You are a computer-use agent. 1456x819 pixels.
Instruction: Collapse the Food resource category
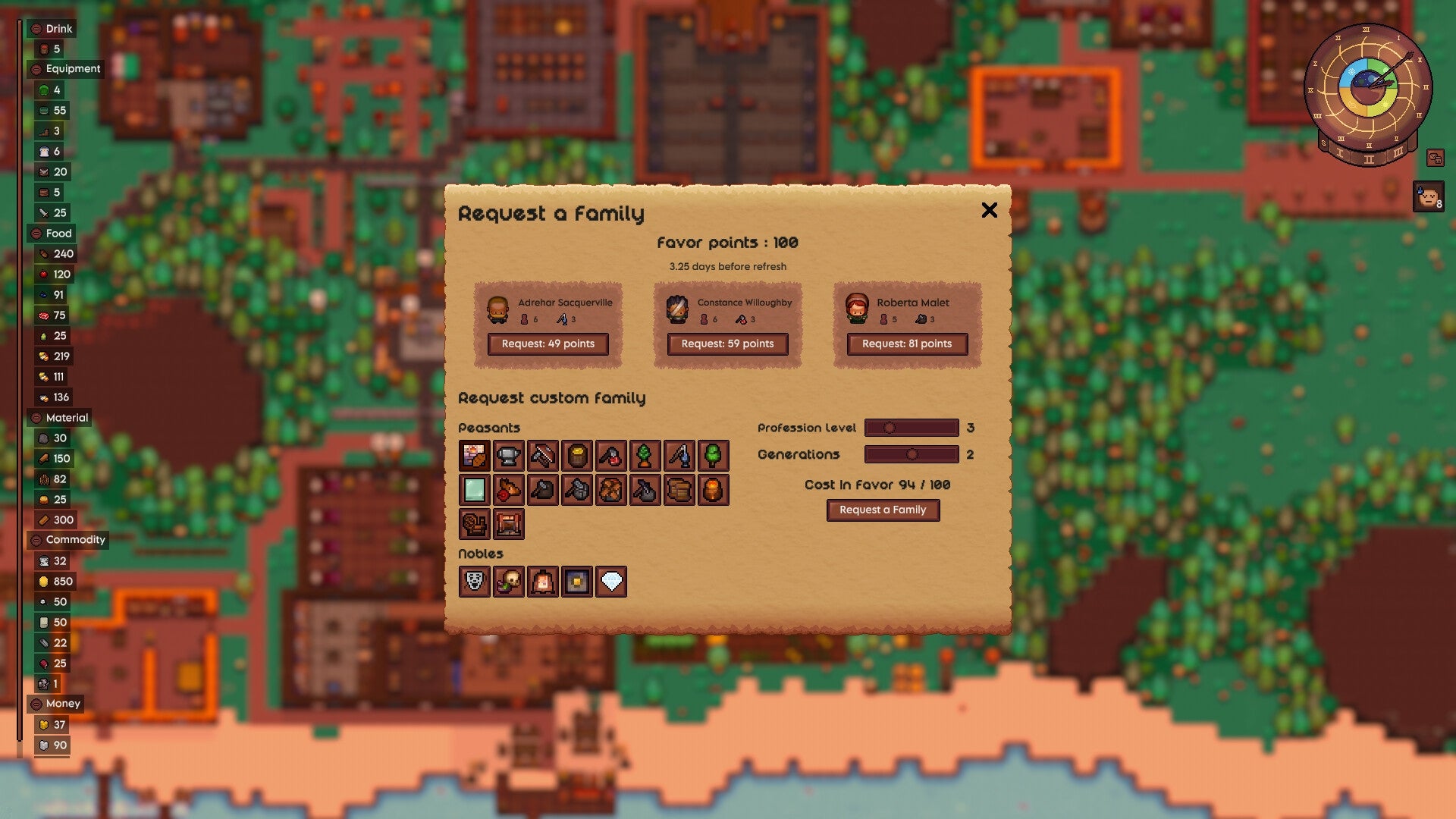[x=38, y=234]
